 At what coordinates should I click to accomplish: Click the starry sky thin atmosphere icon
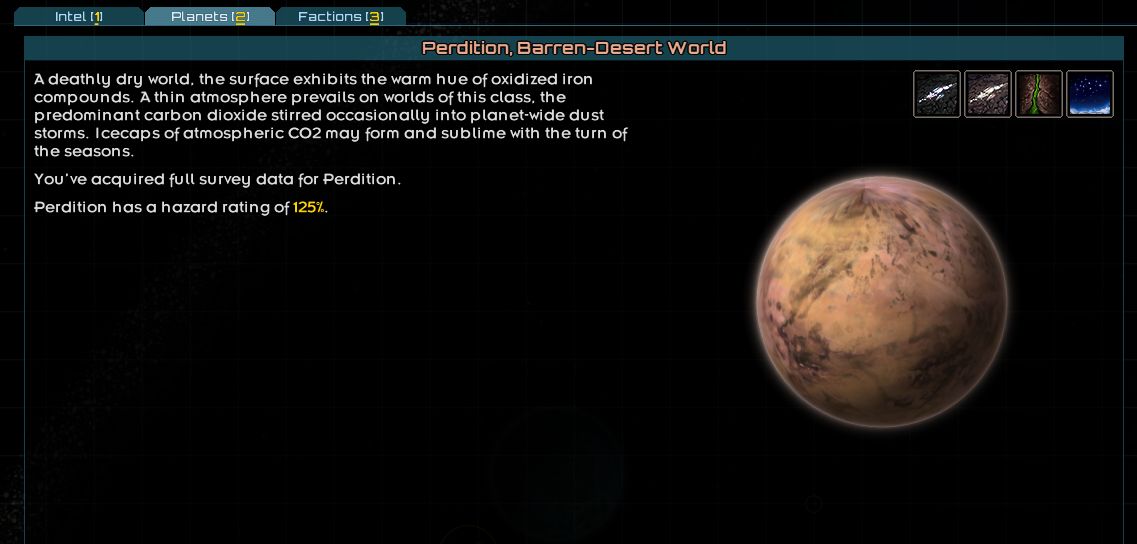[1090, 94]
